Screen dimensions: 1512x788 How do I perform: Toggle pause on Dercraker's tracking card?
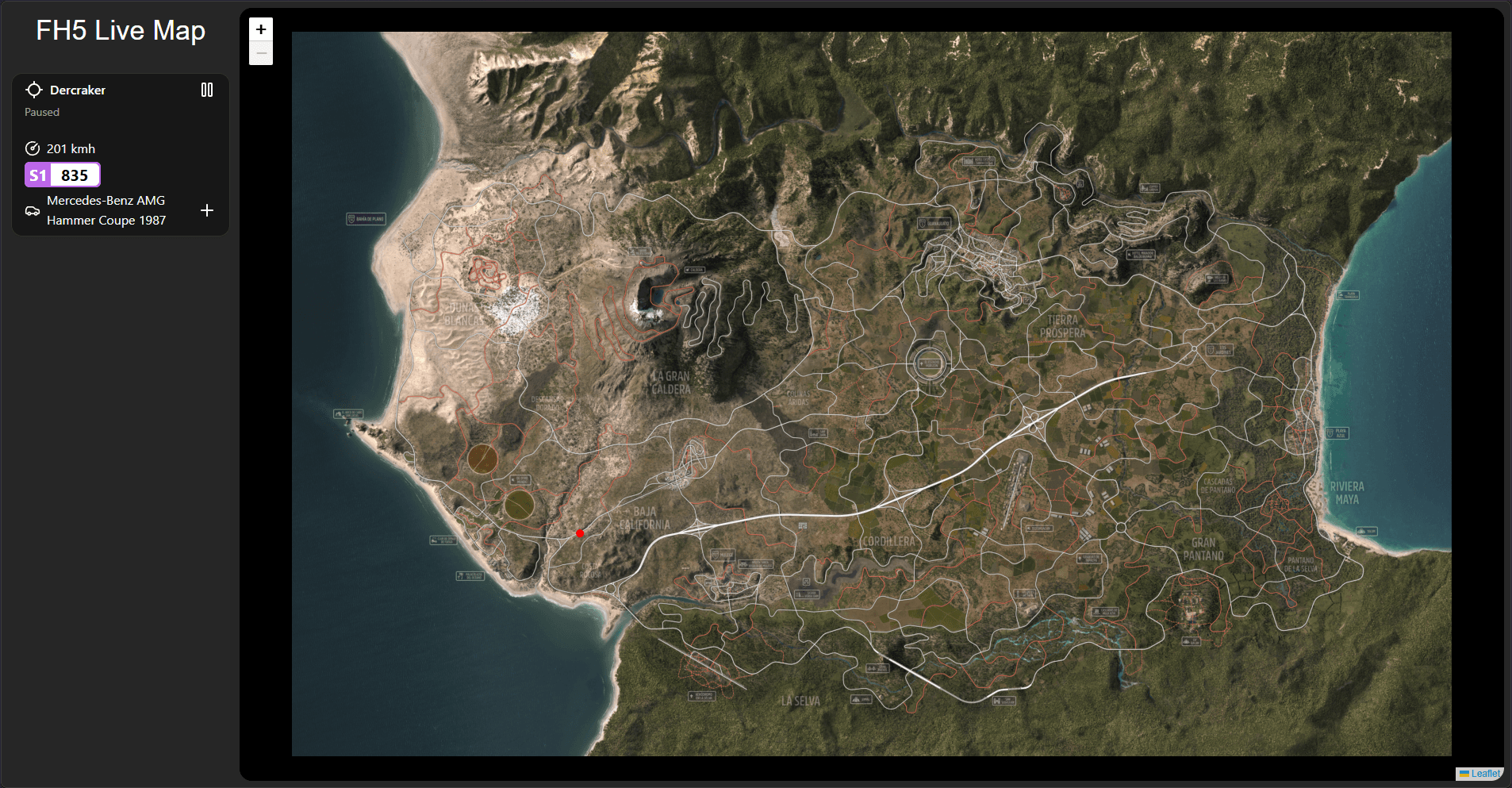207,90
